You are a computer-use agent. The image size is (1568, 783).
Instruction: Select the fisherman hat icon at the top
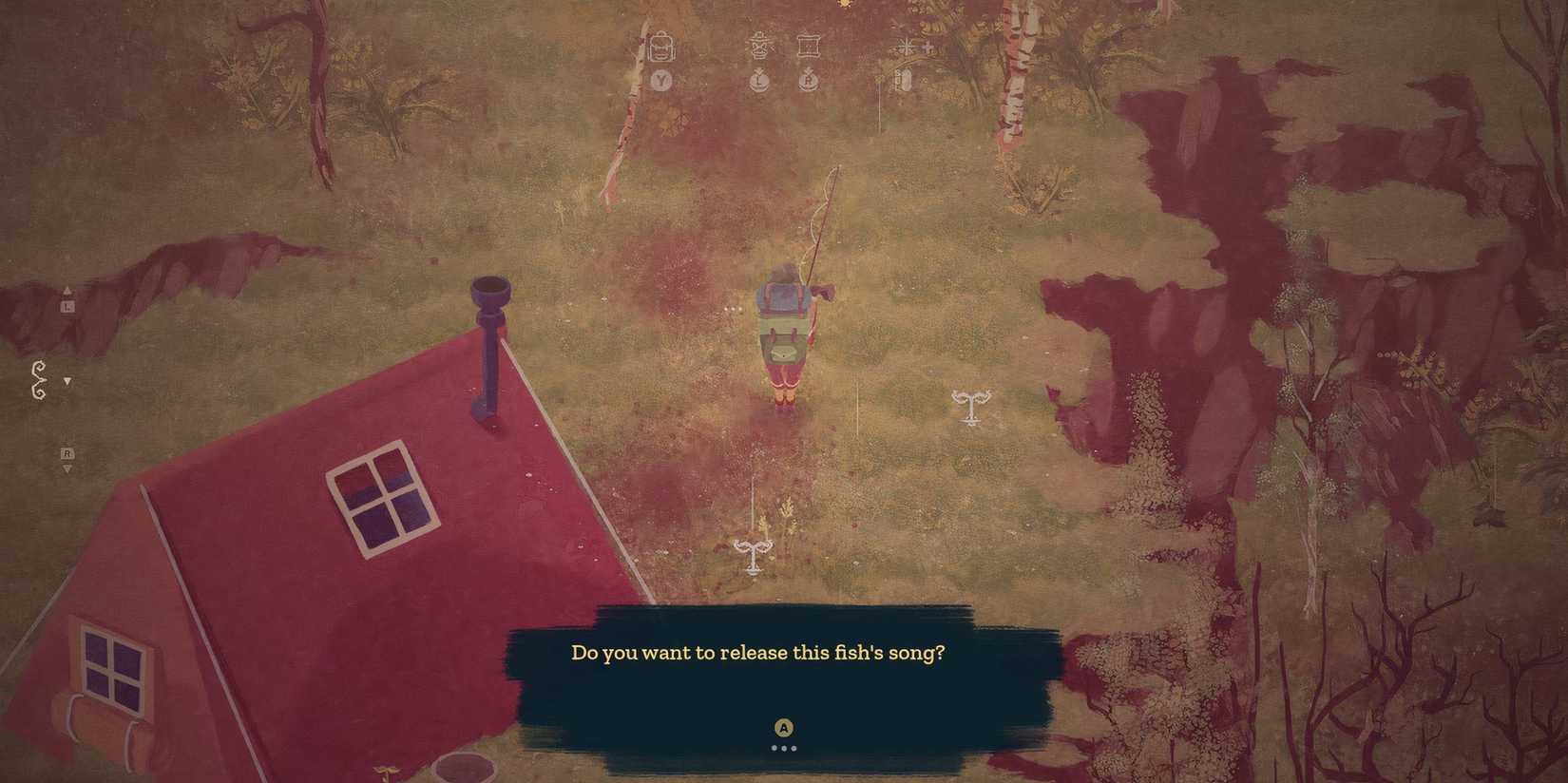(760, 46)
